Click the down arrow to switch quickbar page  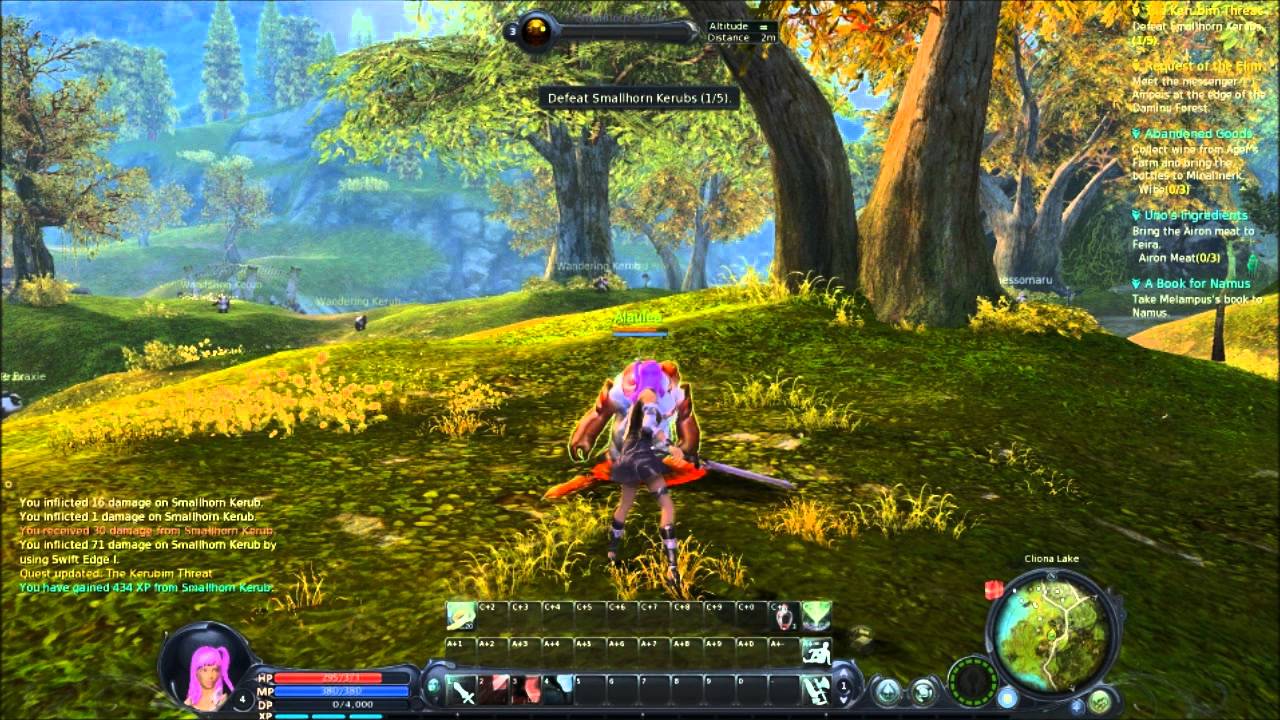(845, 700)
